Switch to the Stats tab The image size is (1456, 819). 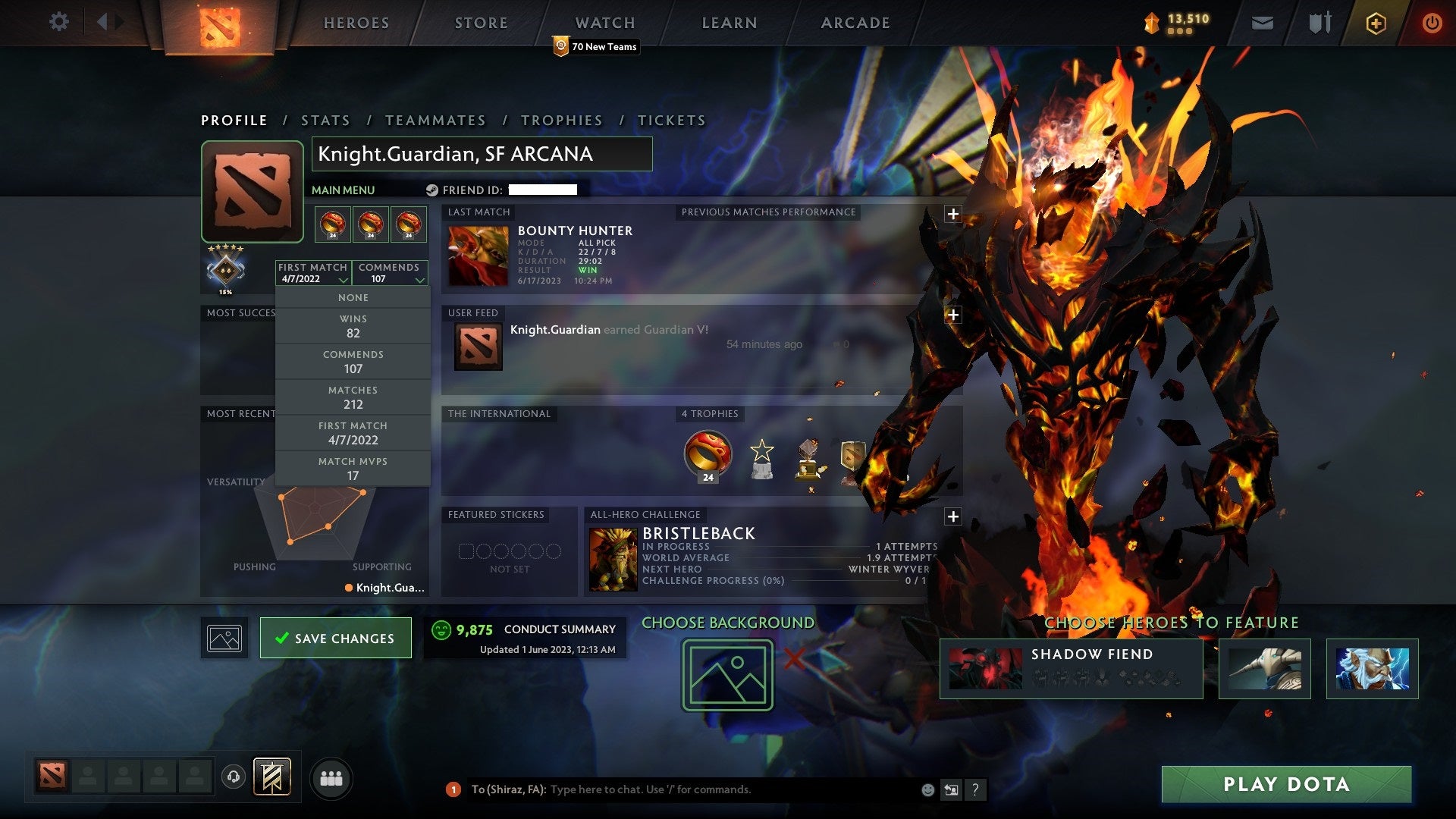tap(325, 120)
